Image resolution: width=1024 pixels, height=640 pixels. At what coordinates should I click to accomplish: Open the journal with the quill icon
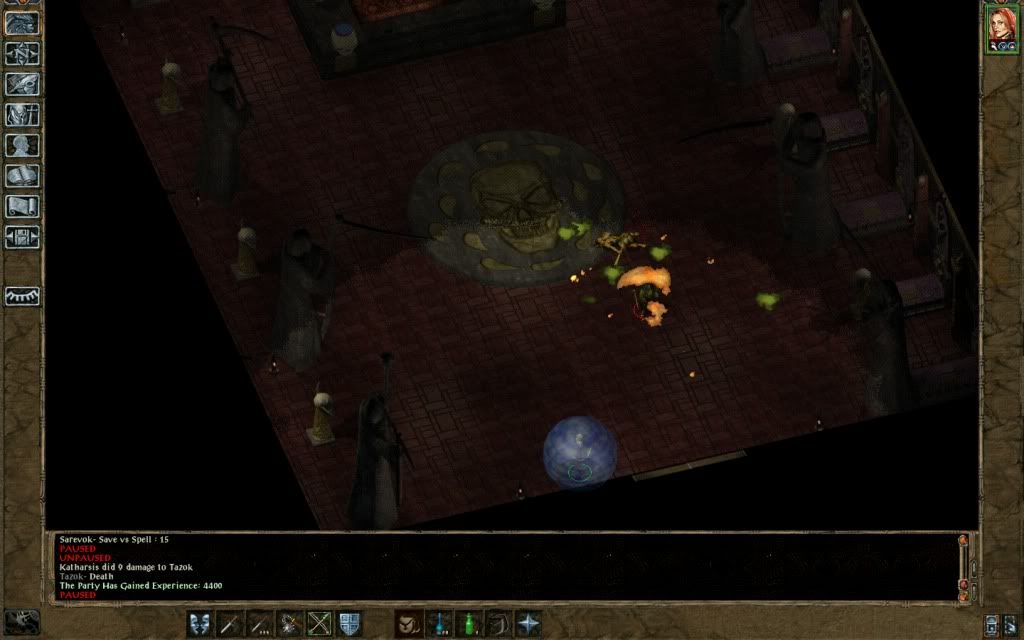coord(22,84)
